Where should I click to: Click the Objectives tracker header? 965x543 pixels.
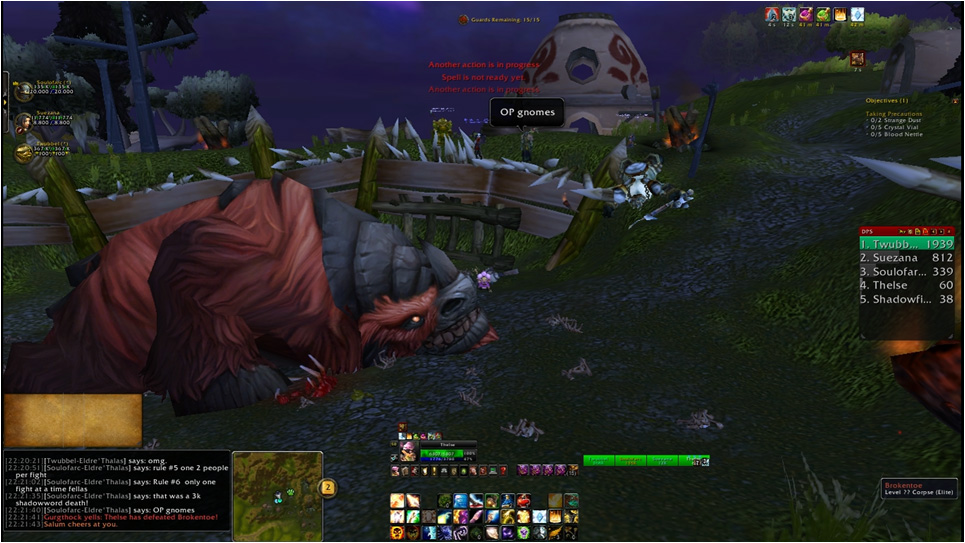click(887, 101)
